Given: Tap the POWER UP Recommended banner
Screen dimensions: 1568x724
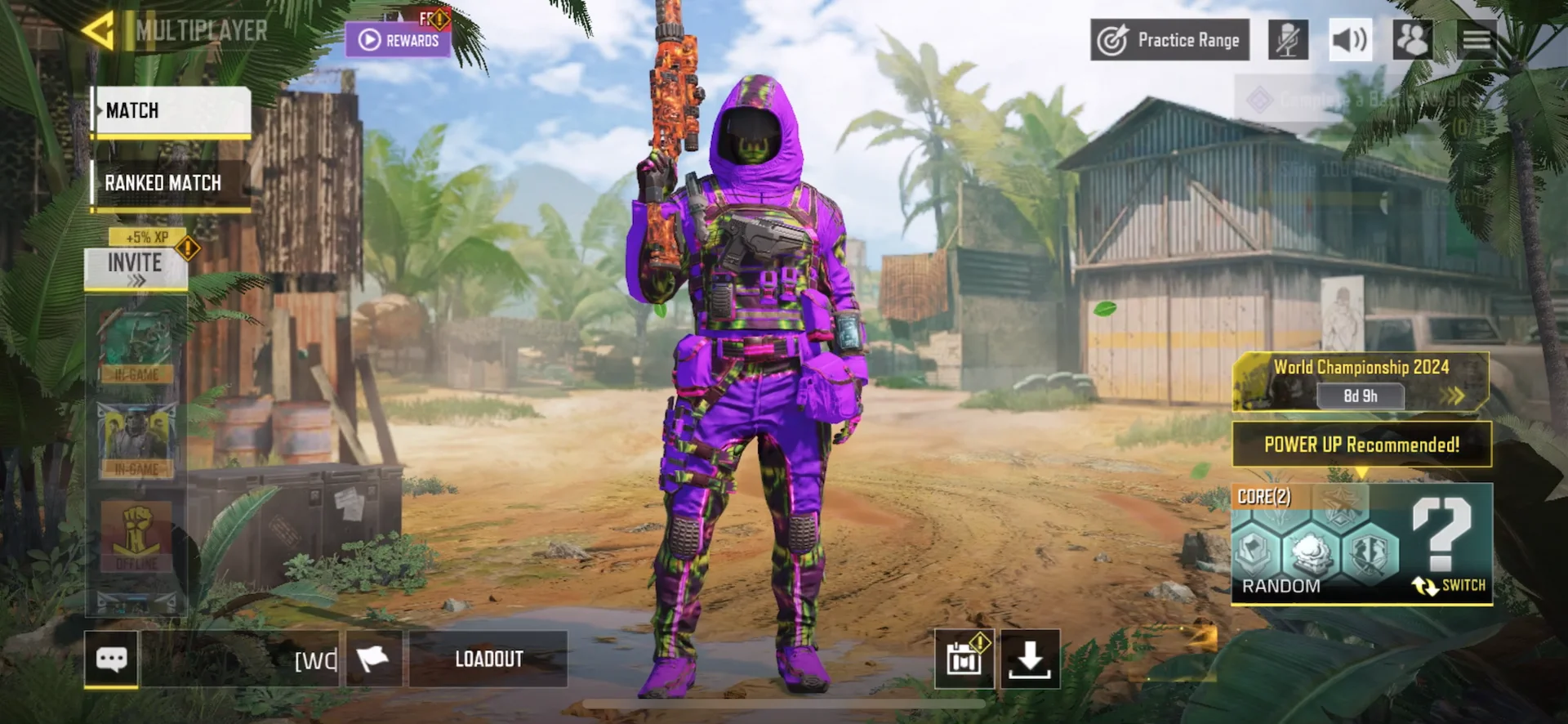Looking at the screenshot, I should [1361, 445].
